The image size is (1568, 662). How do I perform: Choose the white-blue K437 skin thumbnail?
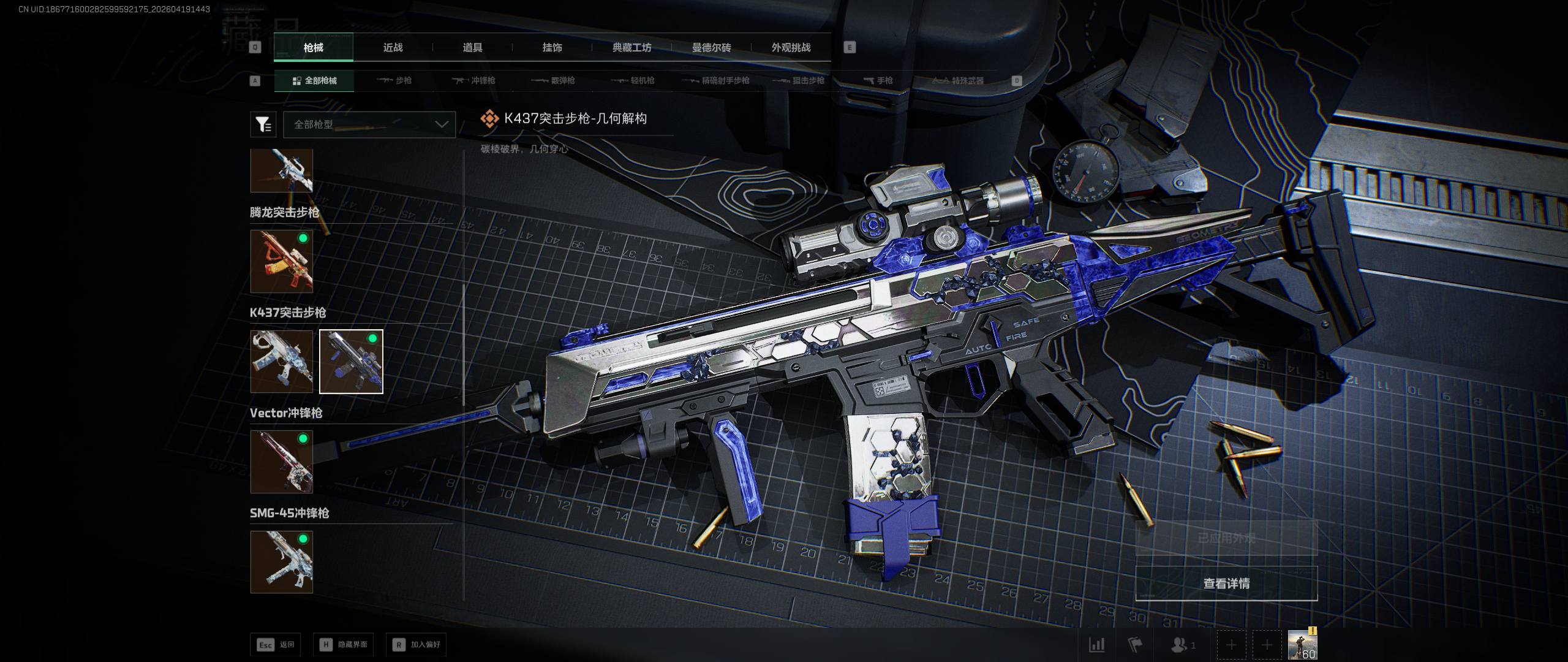click(282, 362)
